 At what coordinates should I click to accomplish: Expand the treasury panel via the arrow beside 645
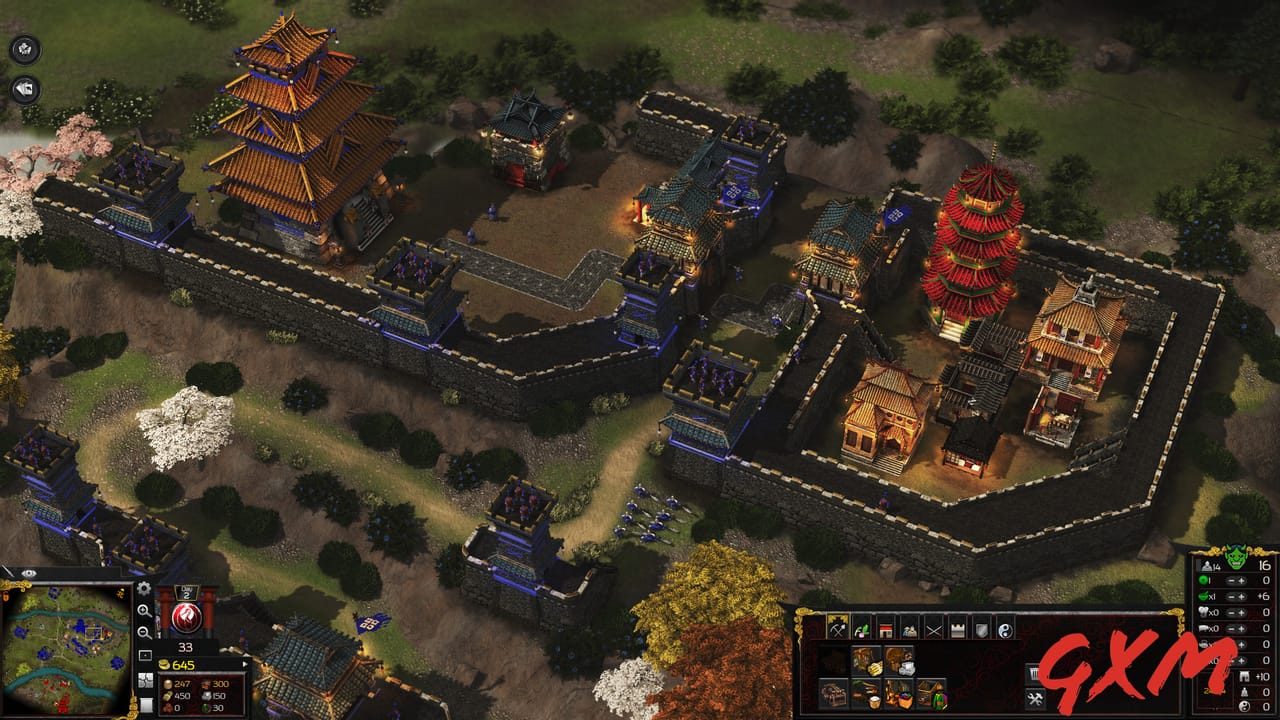245,664
